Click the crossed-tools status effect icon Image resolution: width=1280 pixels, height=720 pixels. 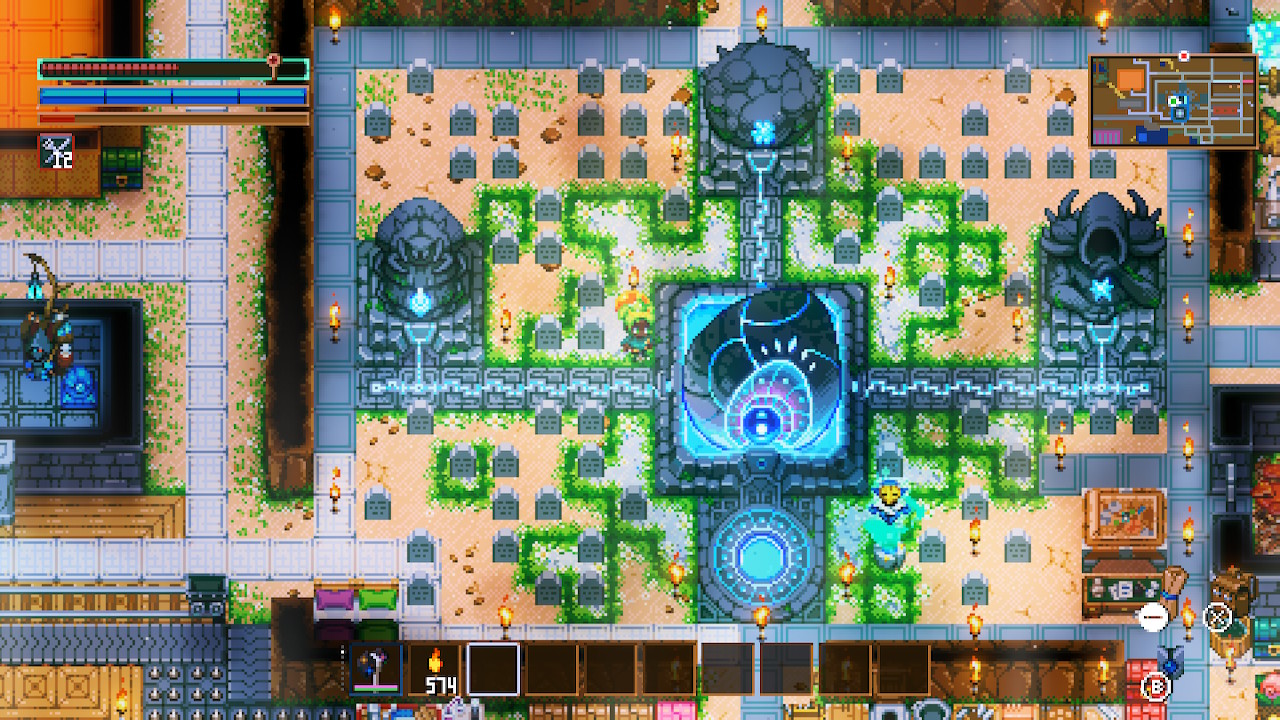pos(56,151)
